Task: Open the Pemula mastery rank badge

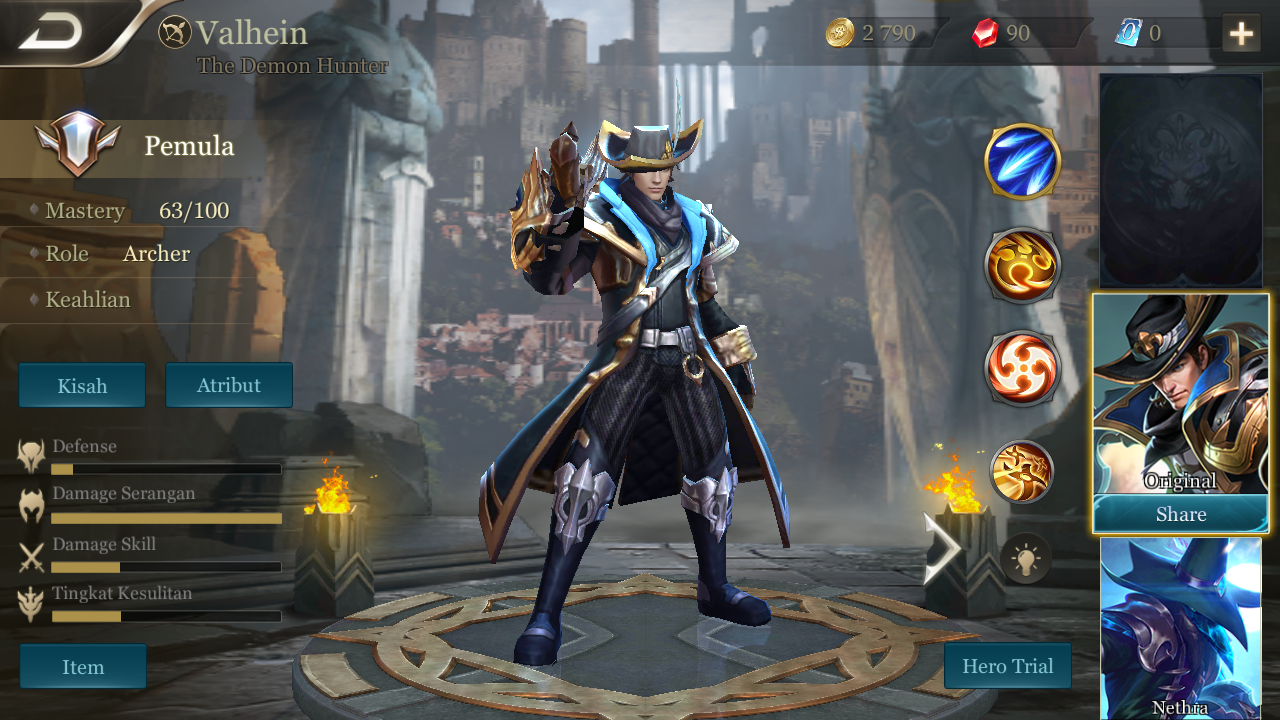Action: coord(78,146)
